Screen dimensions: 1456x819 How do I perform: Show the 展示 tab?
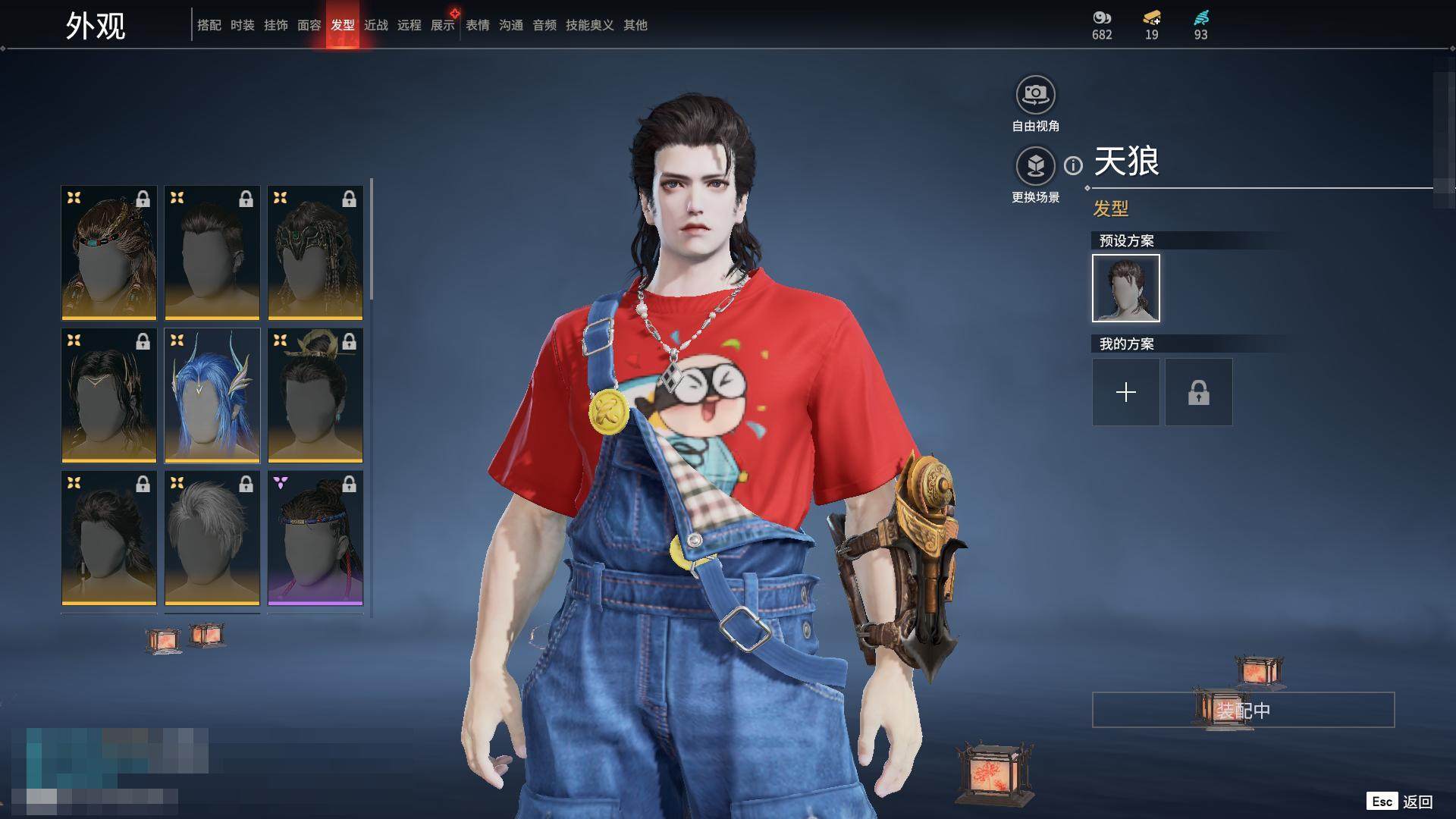click(x=442, y=25)
